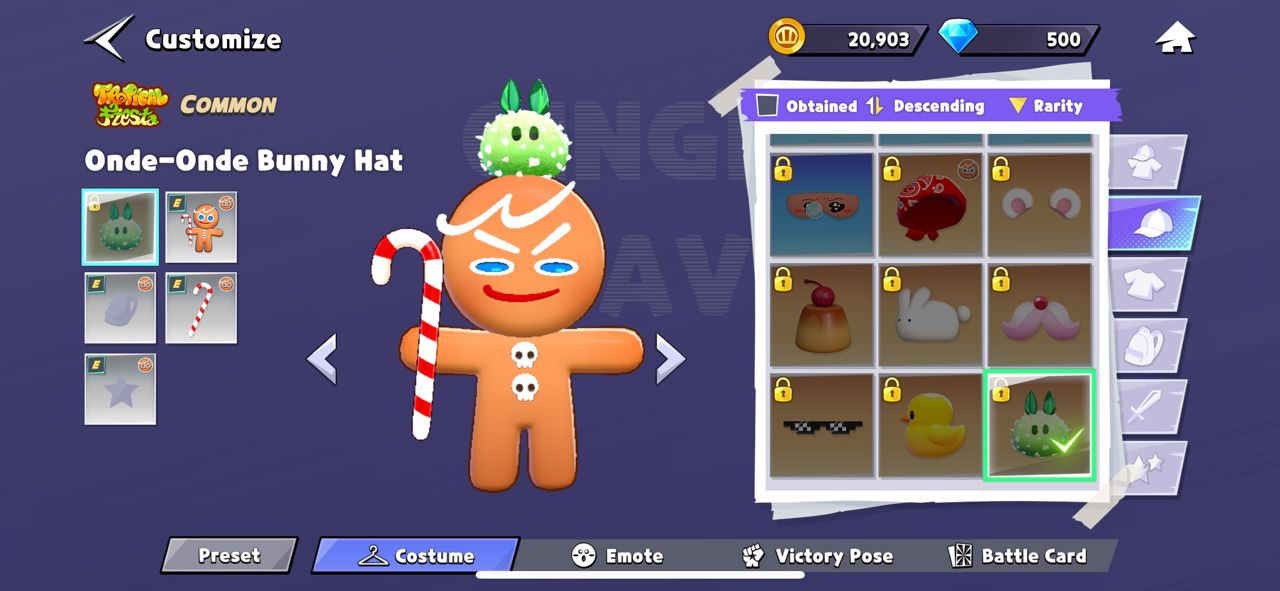Show the previous character with left arrow
1280x591 pixels.
(x=322, y=358)
